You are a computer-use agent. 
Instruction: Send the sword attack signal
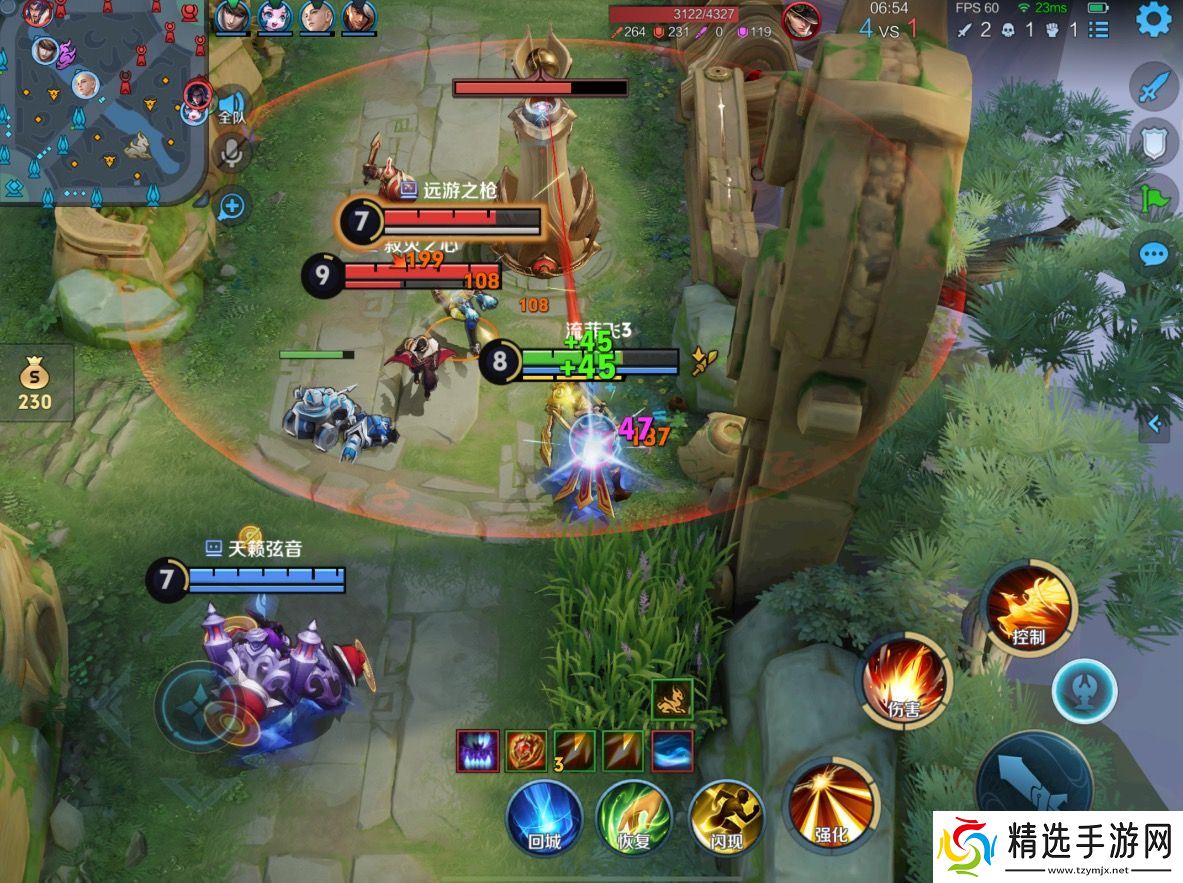click(x=1154, y=87)
